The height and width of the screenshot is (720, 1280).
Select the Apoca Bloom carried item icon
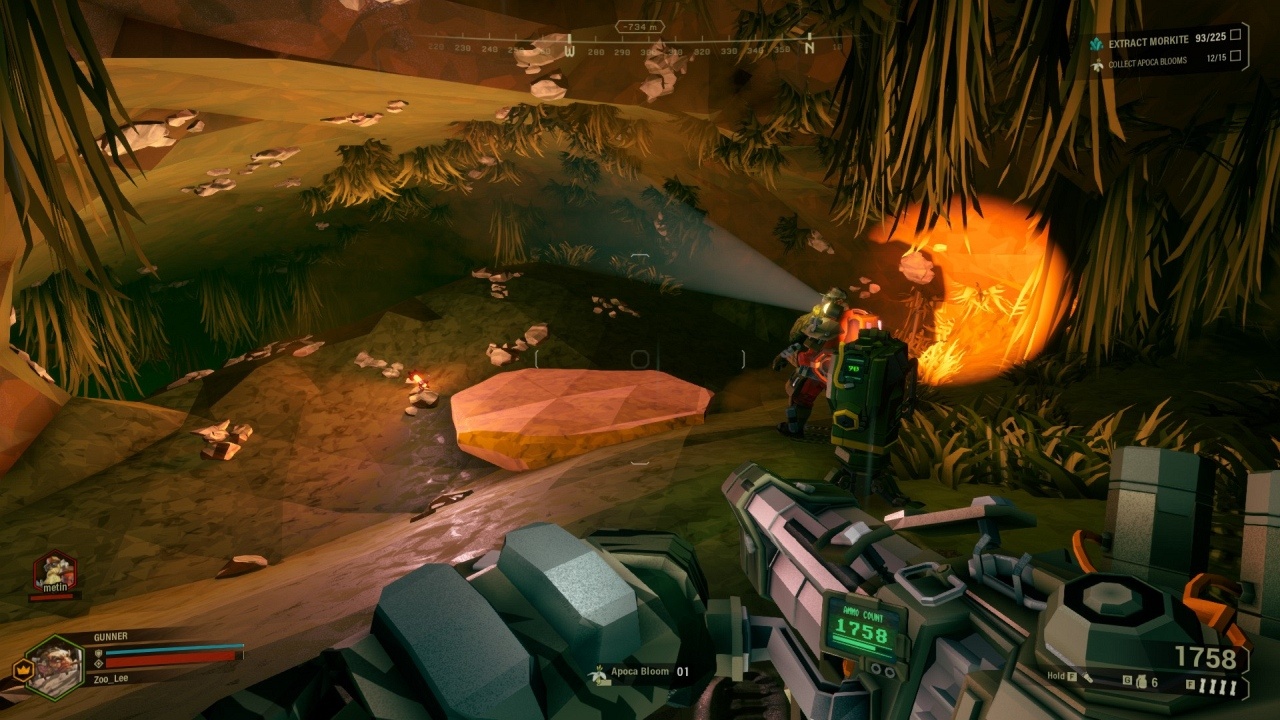597,672
